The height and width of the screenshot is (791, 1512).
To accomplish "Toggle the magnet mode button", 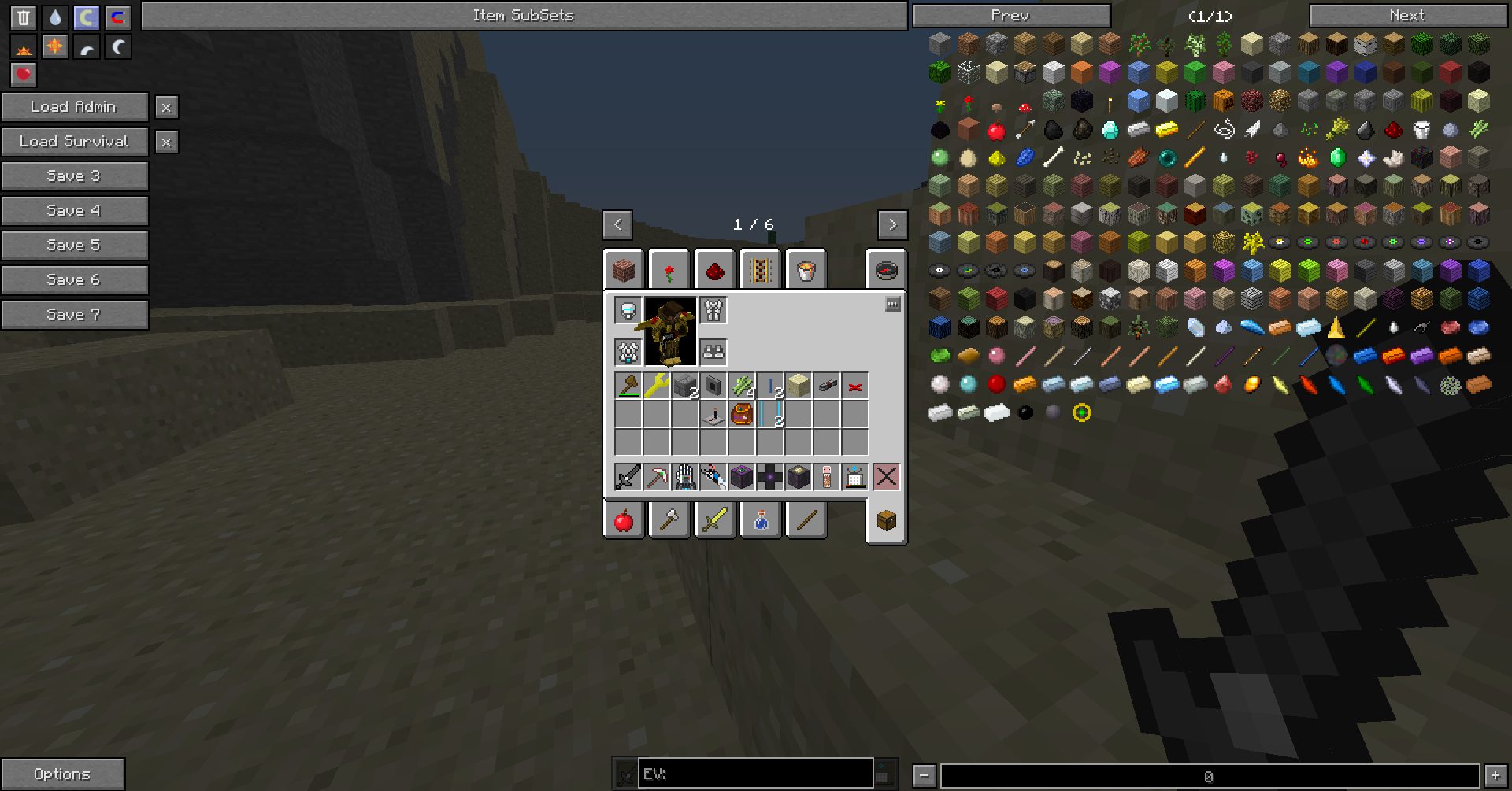I will coord(117,17).
